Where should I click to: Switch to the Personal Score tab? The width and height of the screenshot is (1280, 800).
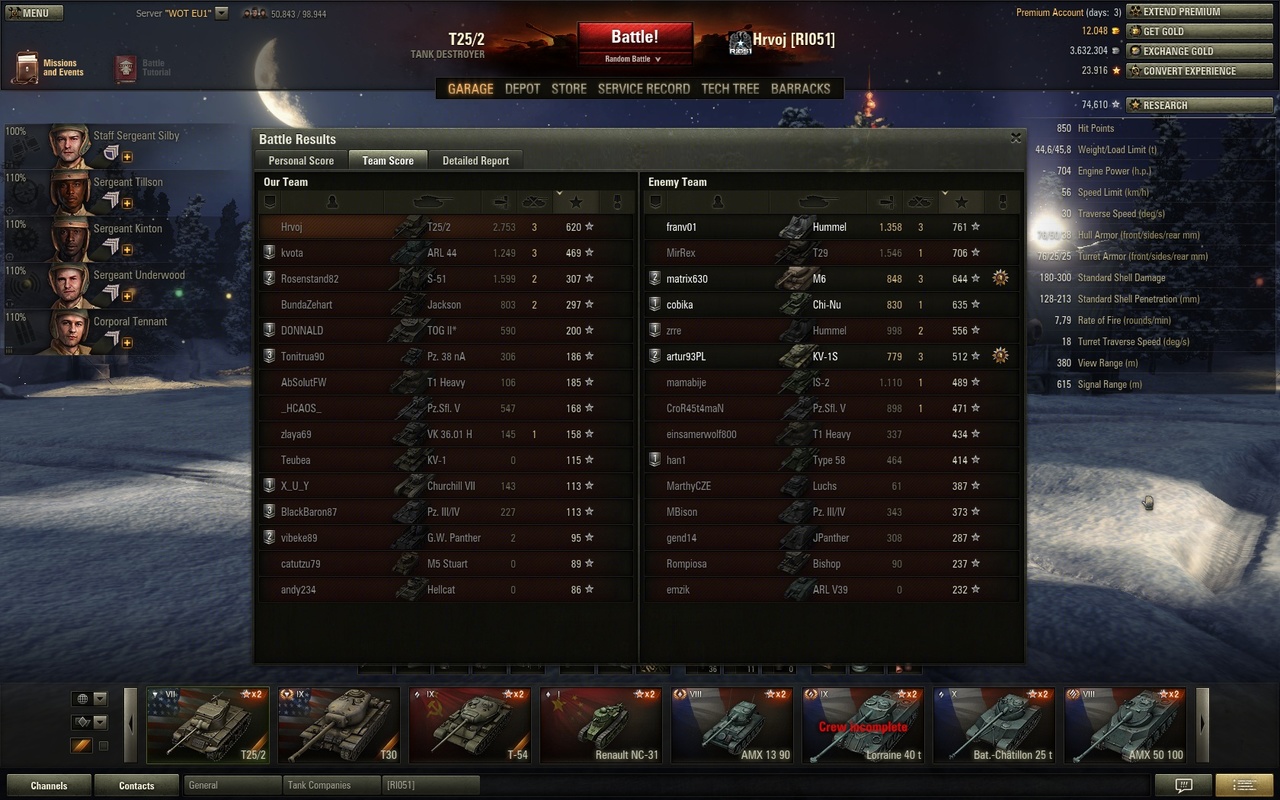[301, 161]
